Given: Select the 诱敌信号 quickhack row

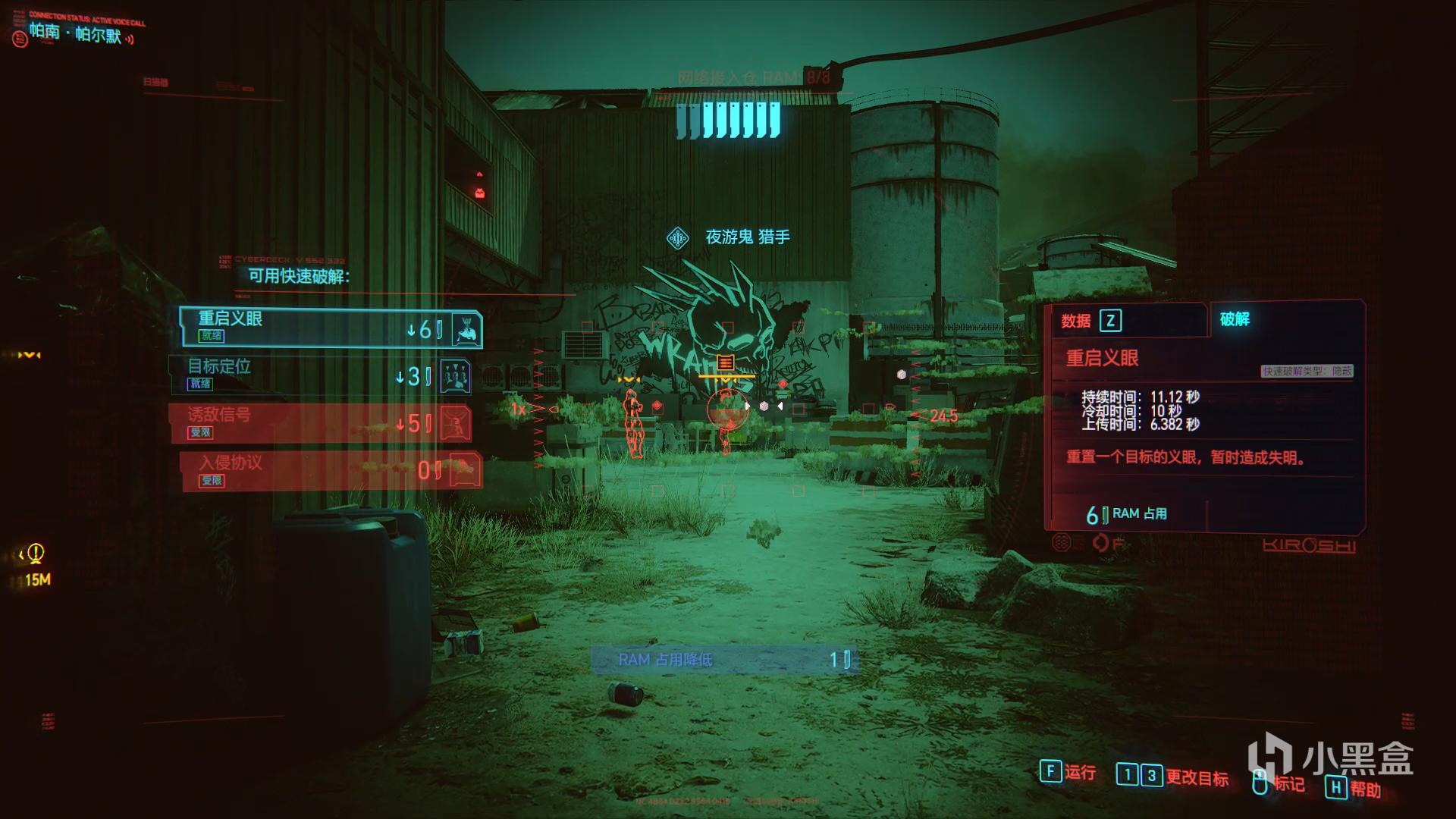Looking at the screenshot, I should (320, 423).
